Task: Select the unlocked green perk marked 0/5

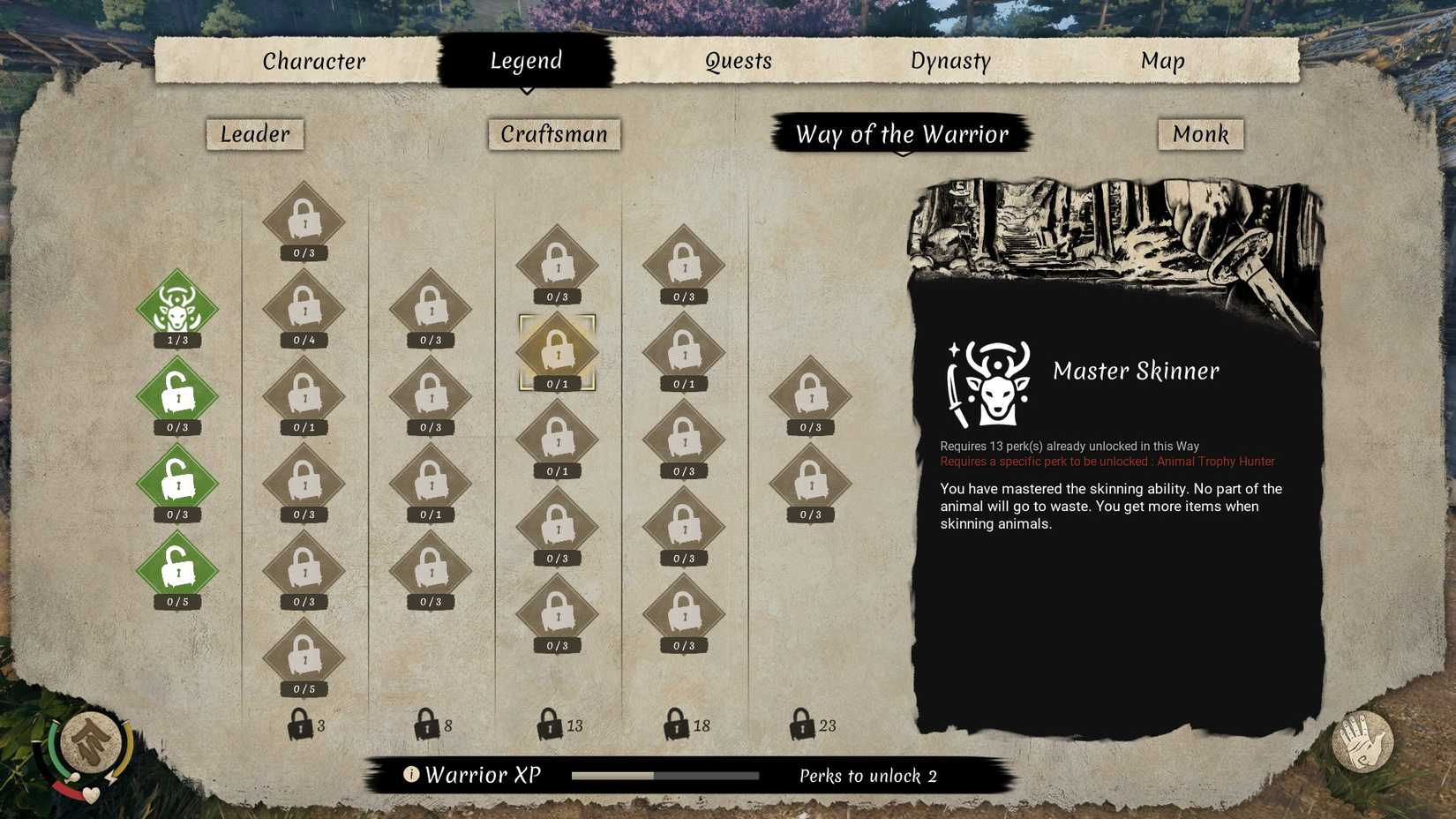Action: 176,569
